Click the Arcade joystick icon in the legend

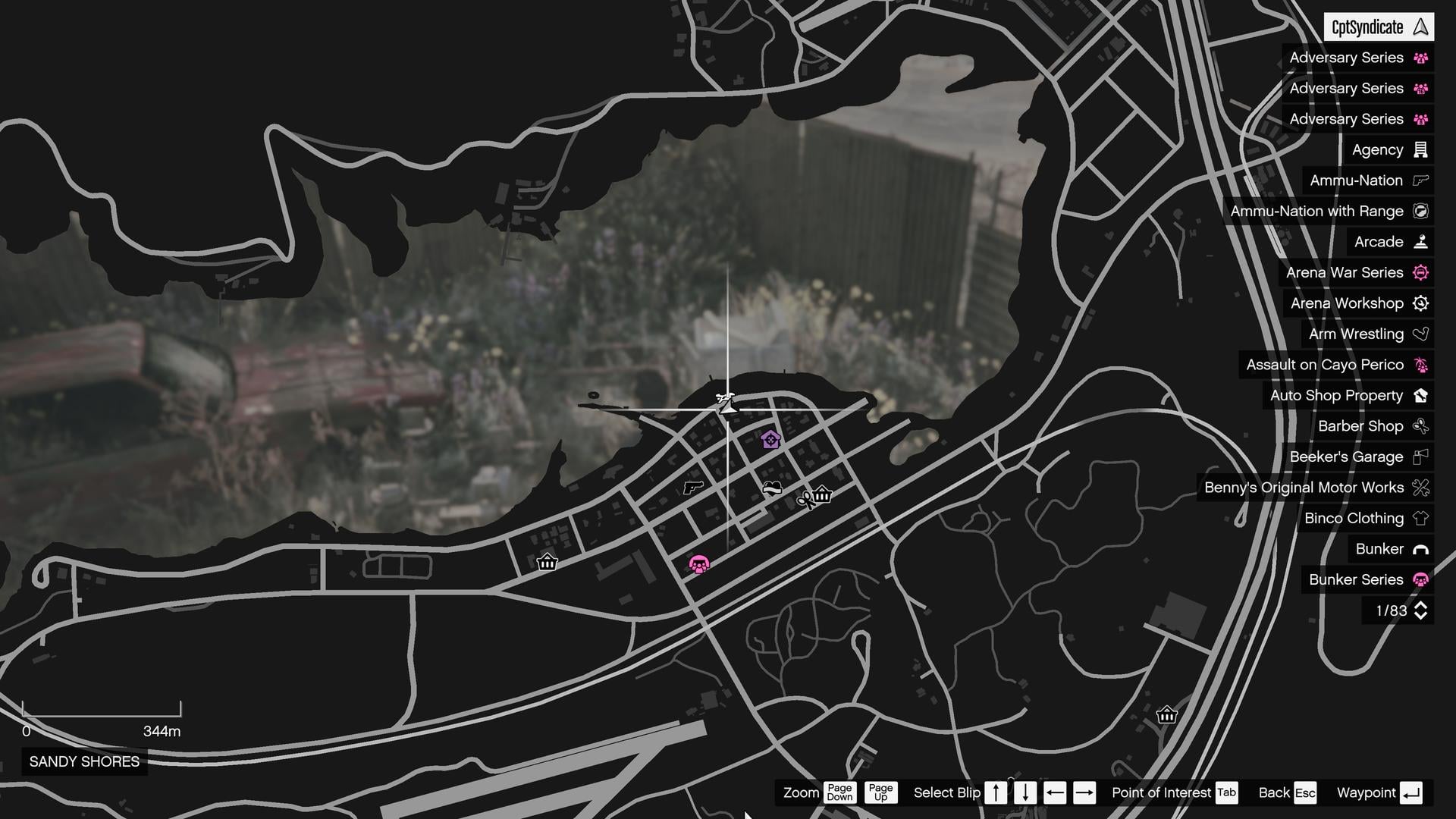pos(1421,241)
